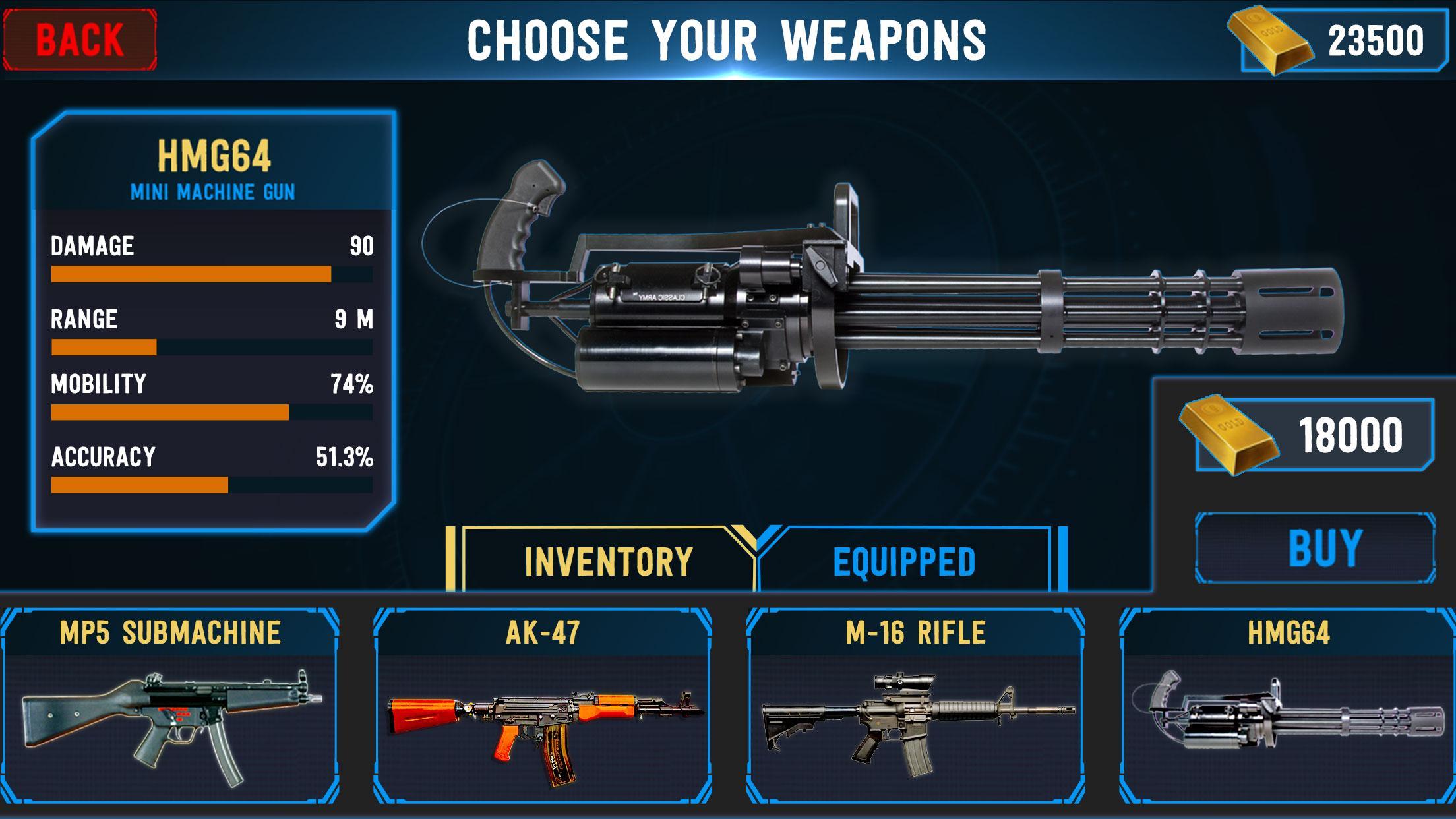
Task: Open the Equipped tab
Action: pyautogui.click(x=904, y=561)
